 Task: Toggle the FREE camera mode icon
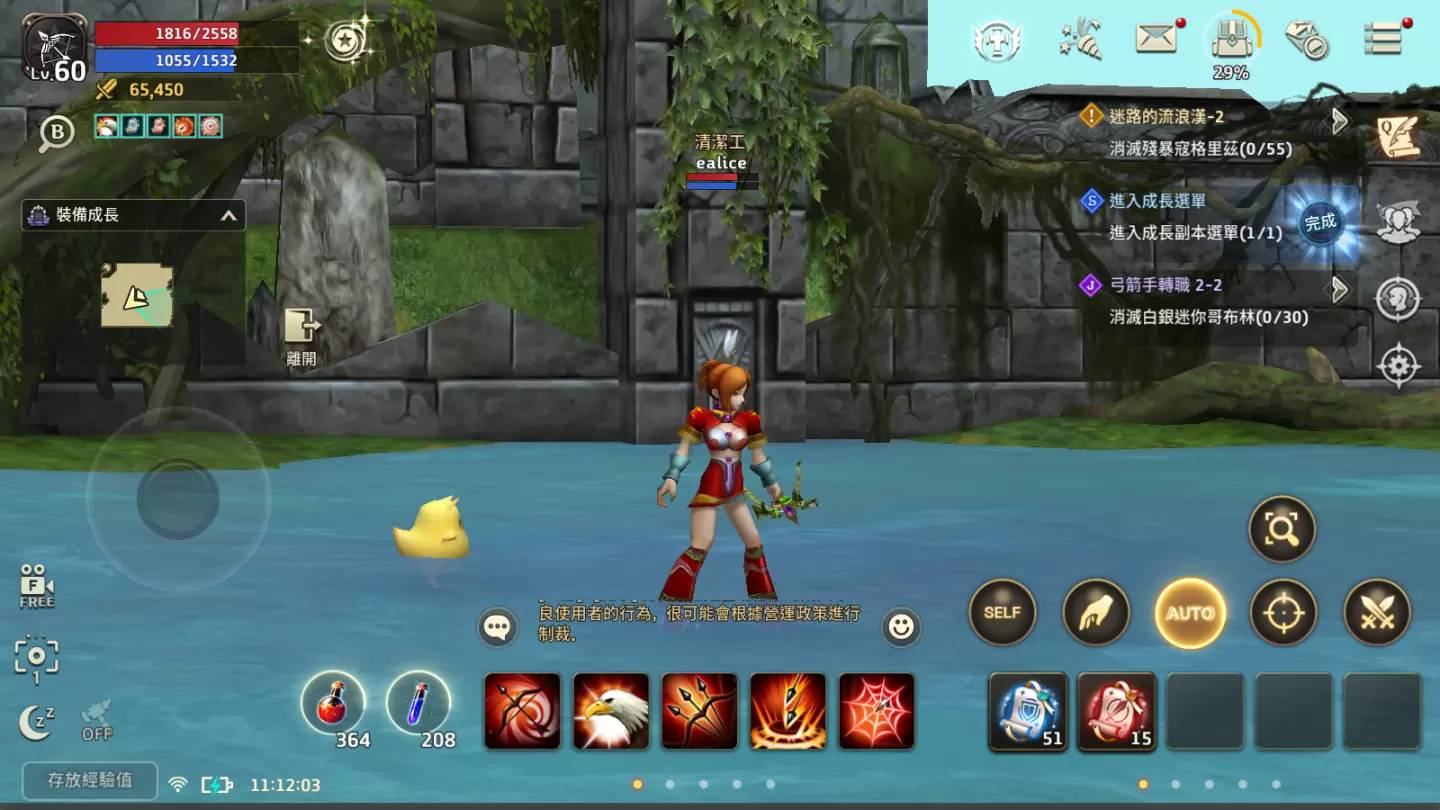[37, 587]
